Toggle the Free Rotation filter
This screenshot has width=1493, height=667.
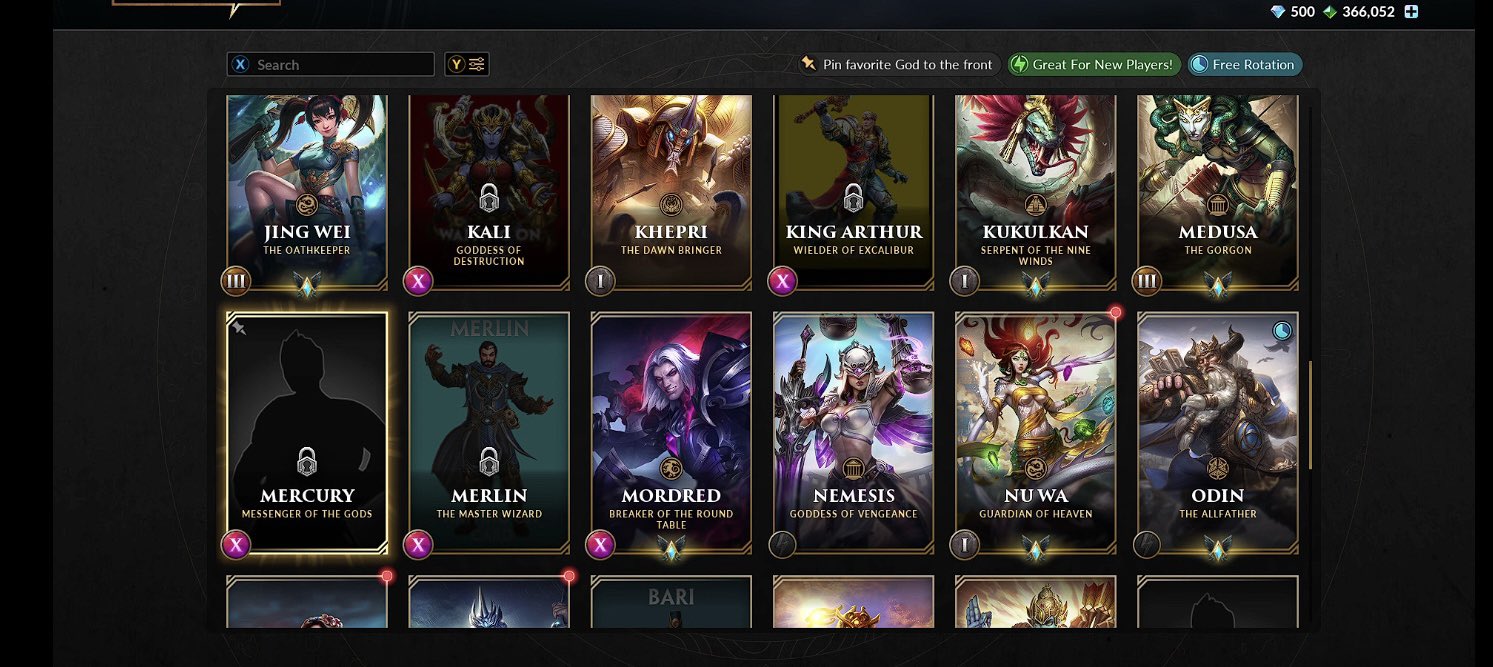pyautogui.click(x=1244, y=65)
